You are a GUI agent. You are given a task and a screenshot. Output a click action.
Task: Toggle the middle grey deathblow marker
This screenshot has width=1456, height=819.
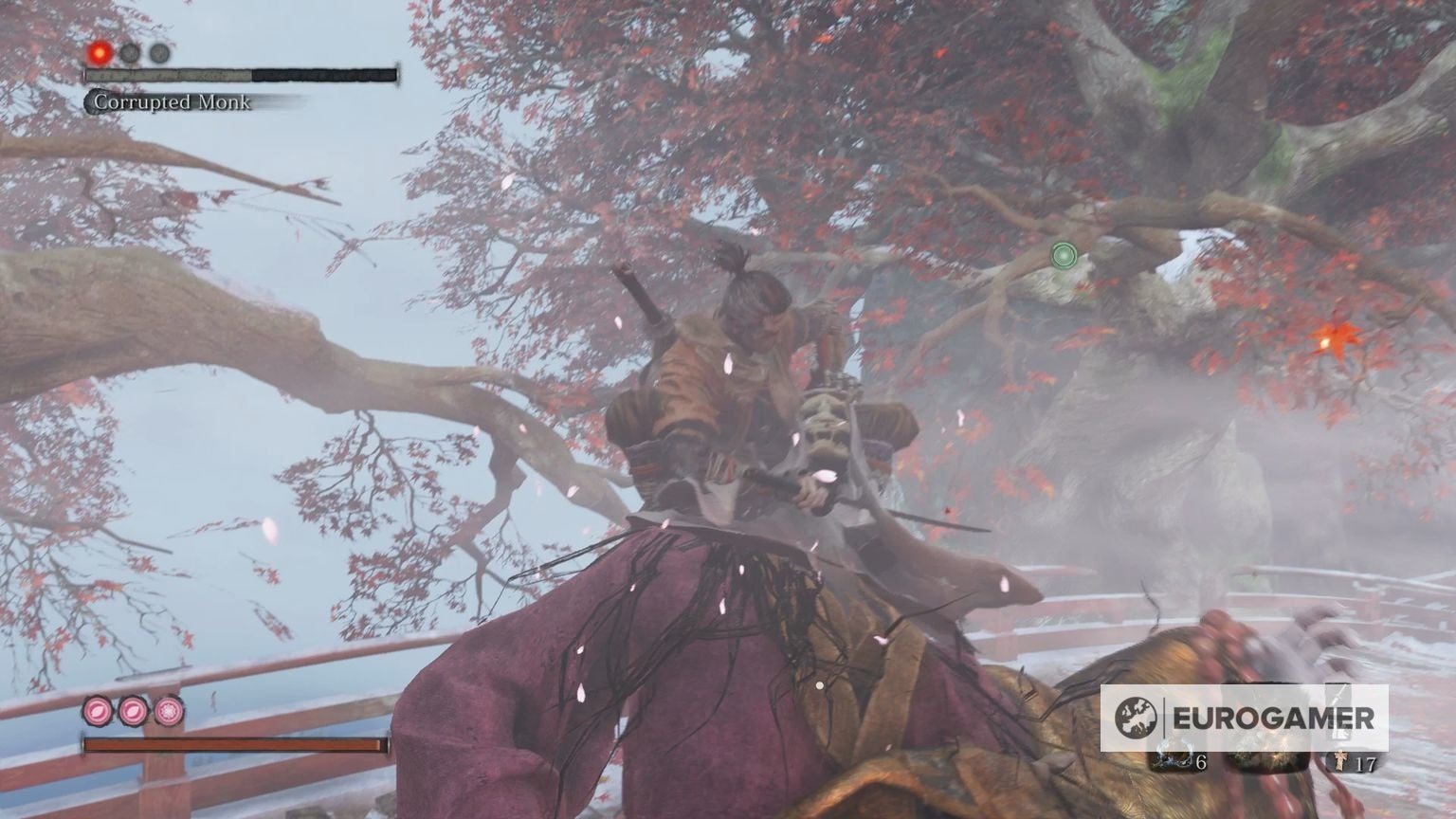pos(129,52)
